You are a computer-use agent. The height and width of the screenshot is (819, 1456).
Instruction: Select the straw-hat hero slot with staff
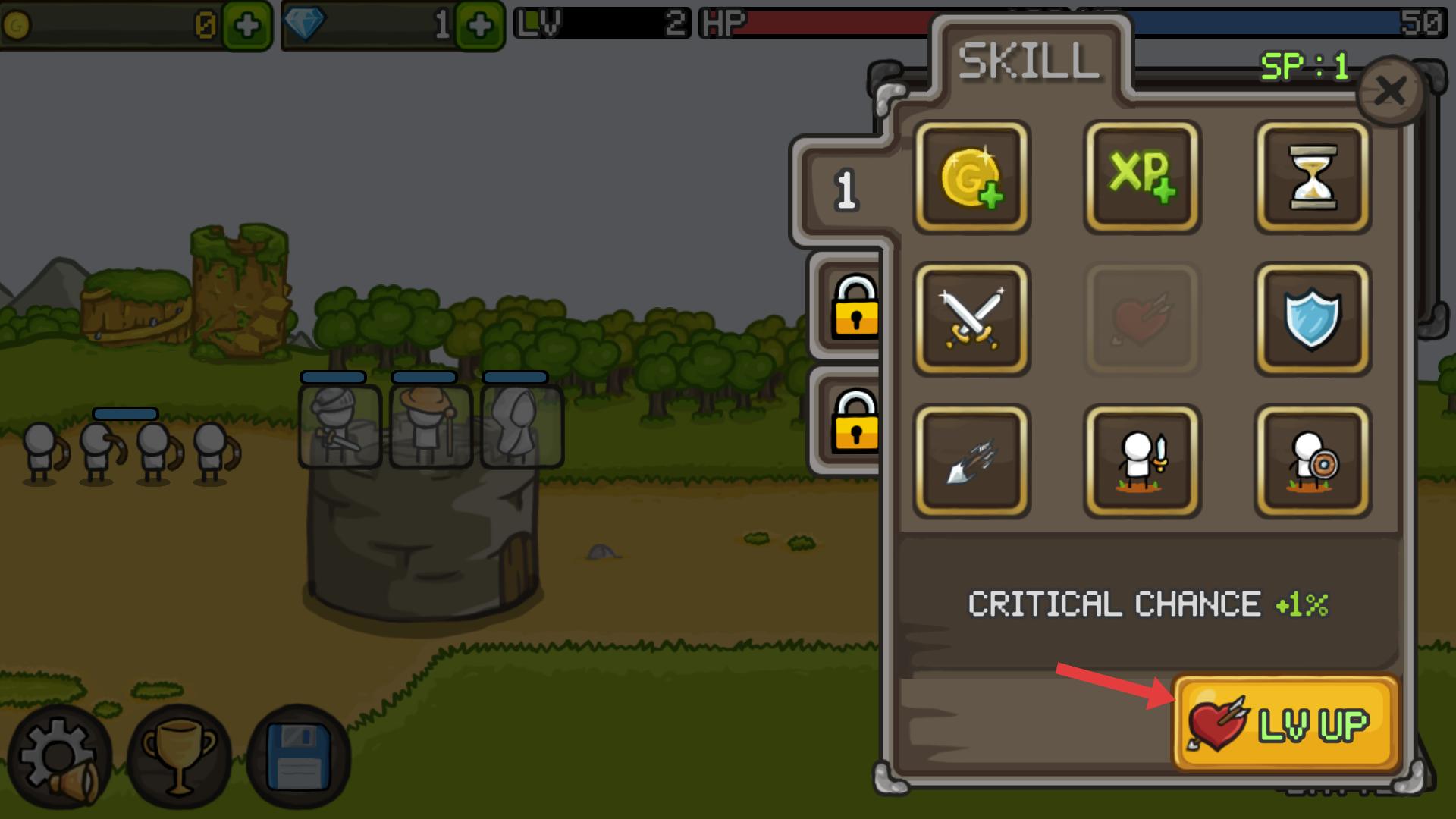(x=431, y=425)
